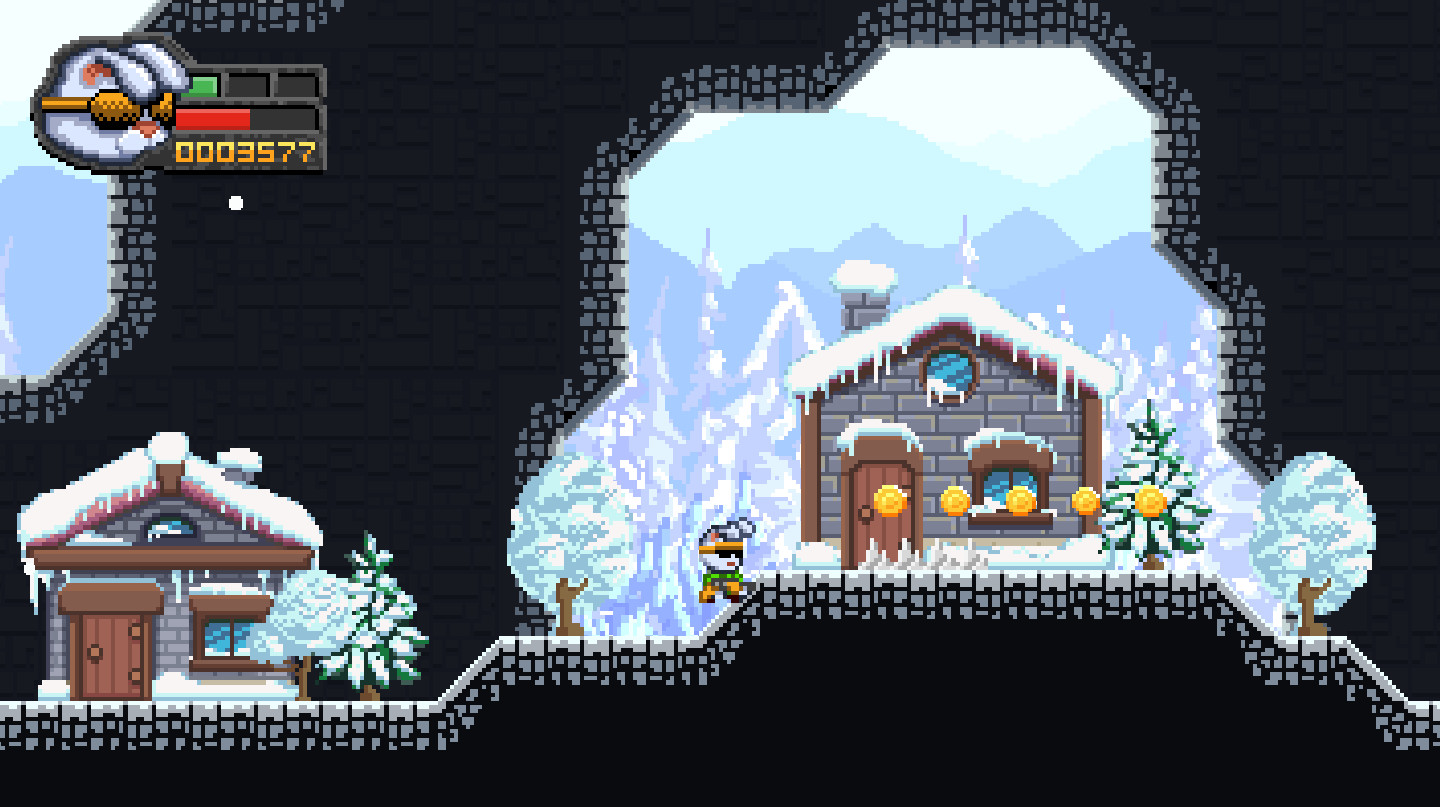
Task: Select the coin beside the pine tree
Action: (x=1086, y=500)
